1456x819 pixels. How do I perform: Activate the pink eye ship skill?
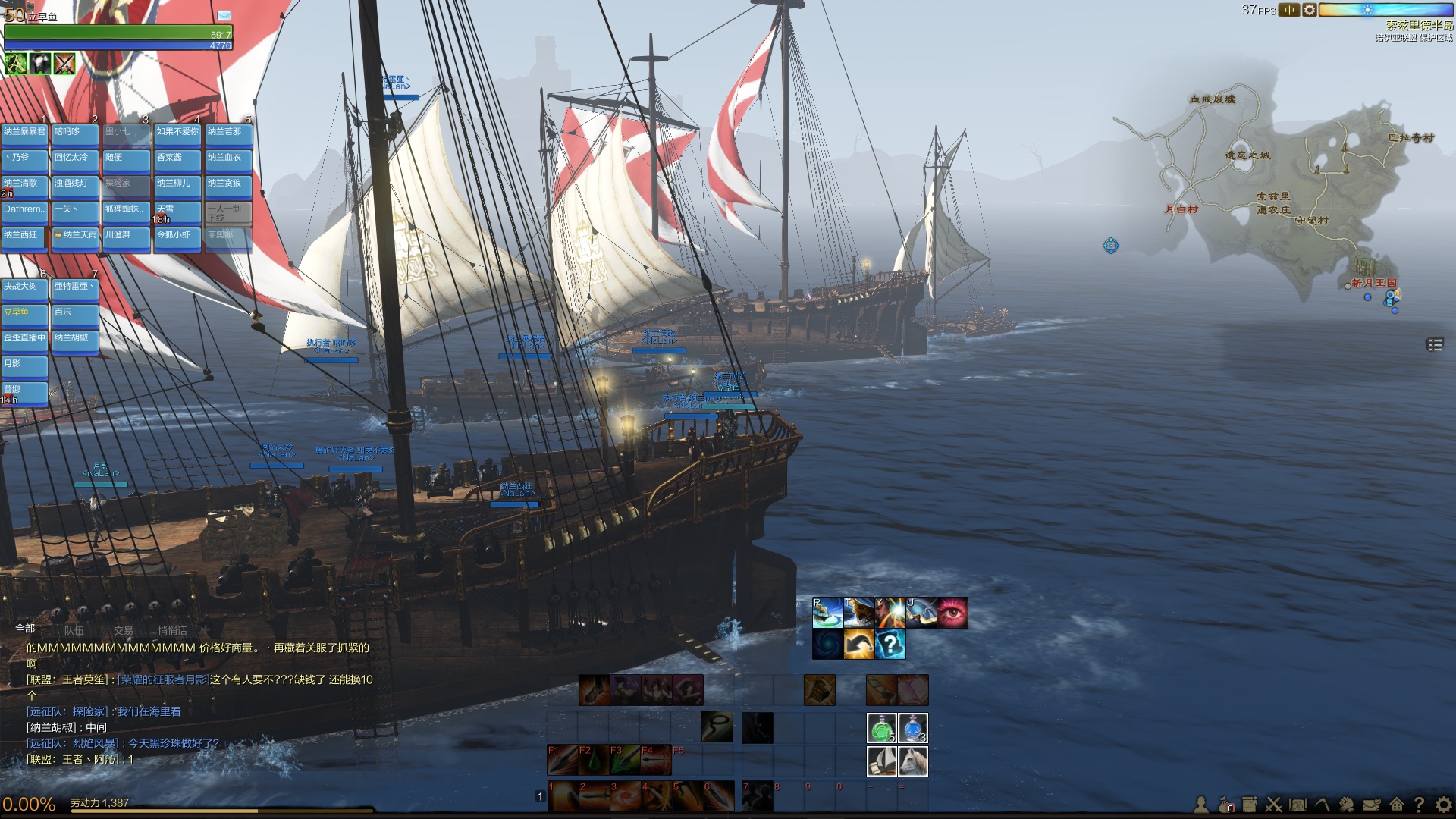952,613
